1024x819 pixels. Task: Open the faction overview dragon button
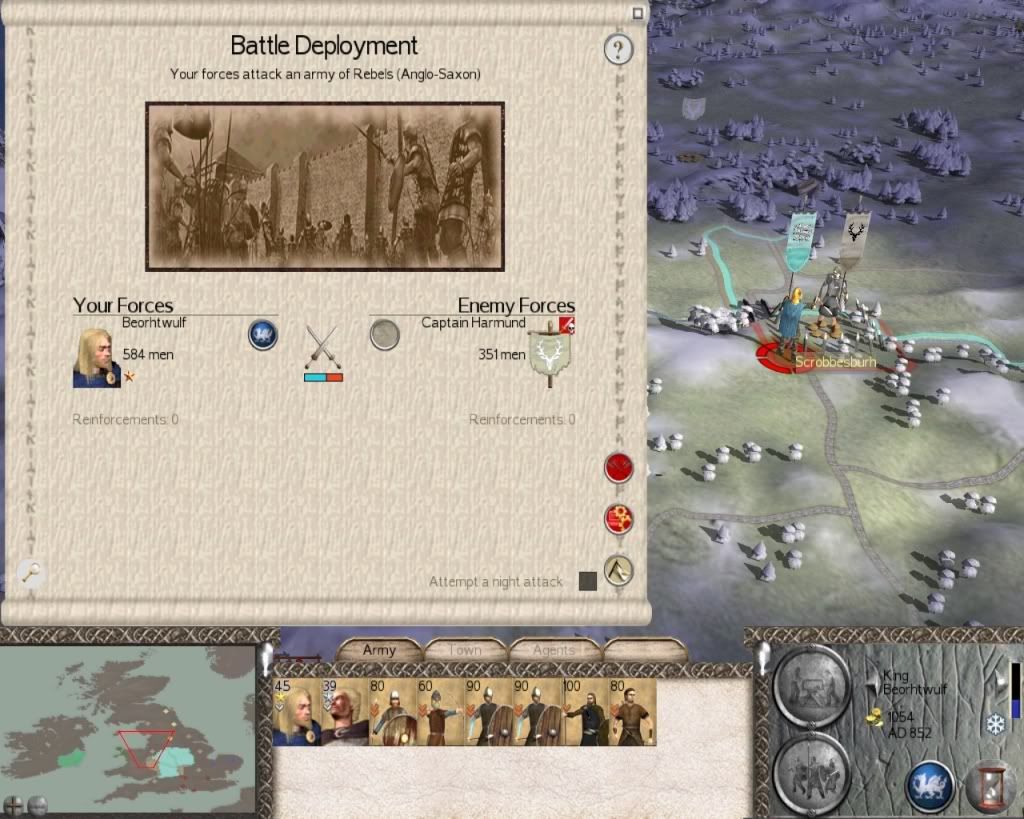929,785
